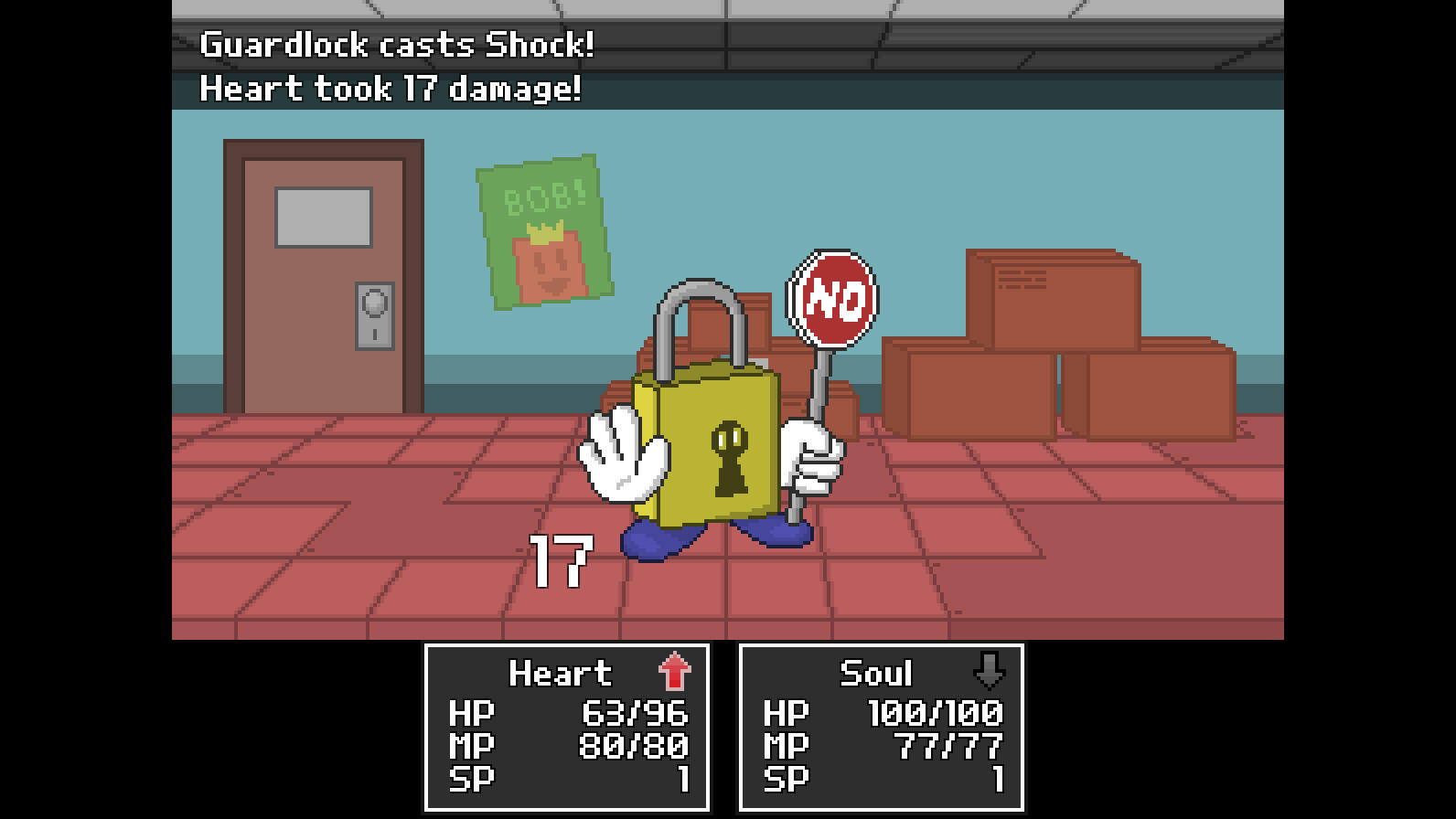This screenshot has width=1456, height=819.
Task: Click the 'Heart took 17 damage!' text
Action: click(388, 89)
